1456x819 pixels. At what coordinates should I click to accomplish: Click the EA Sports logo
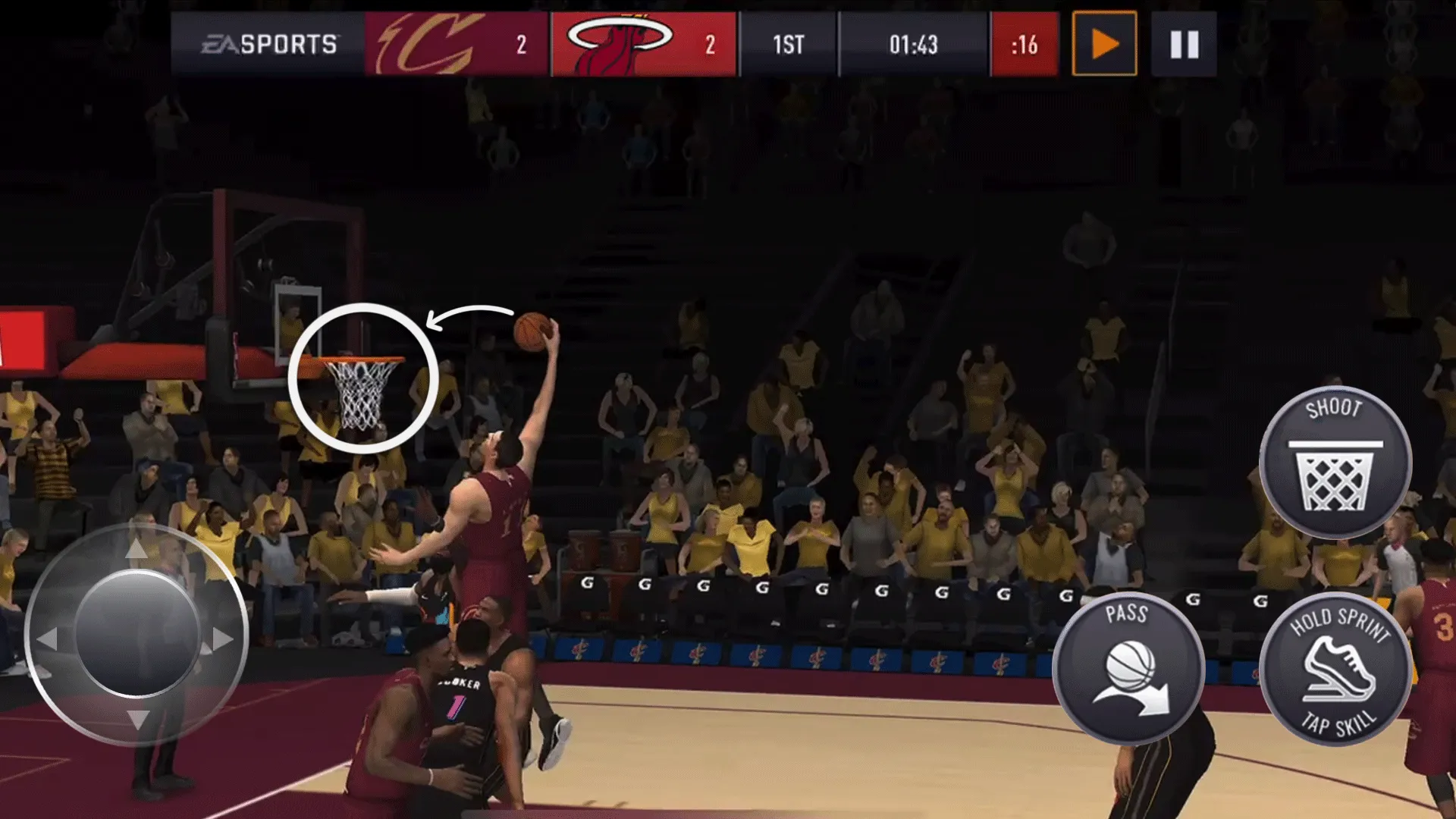(x=269, y=44)
